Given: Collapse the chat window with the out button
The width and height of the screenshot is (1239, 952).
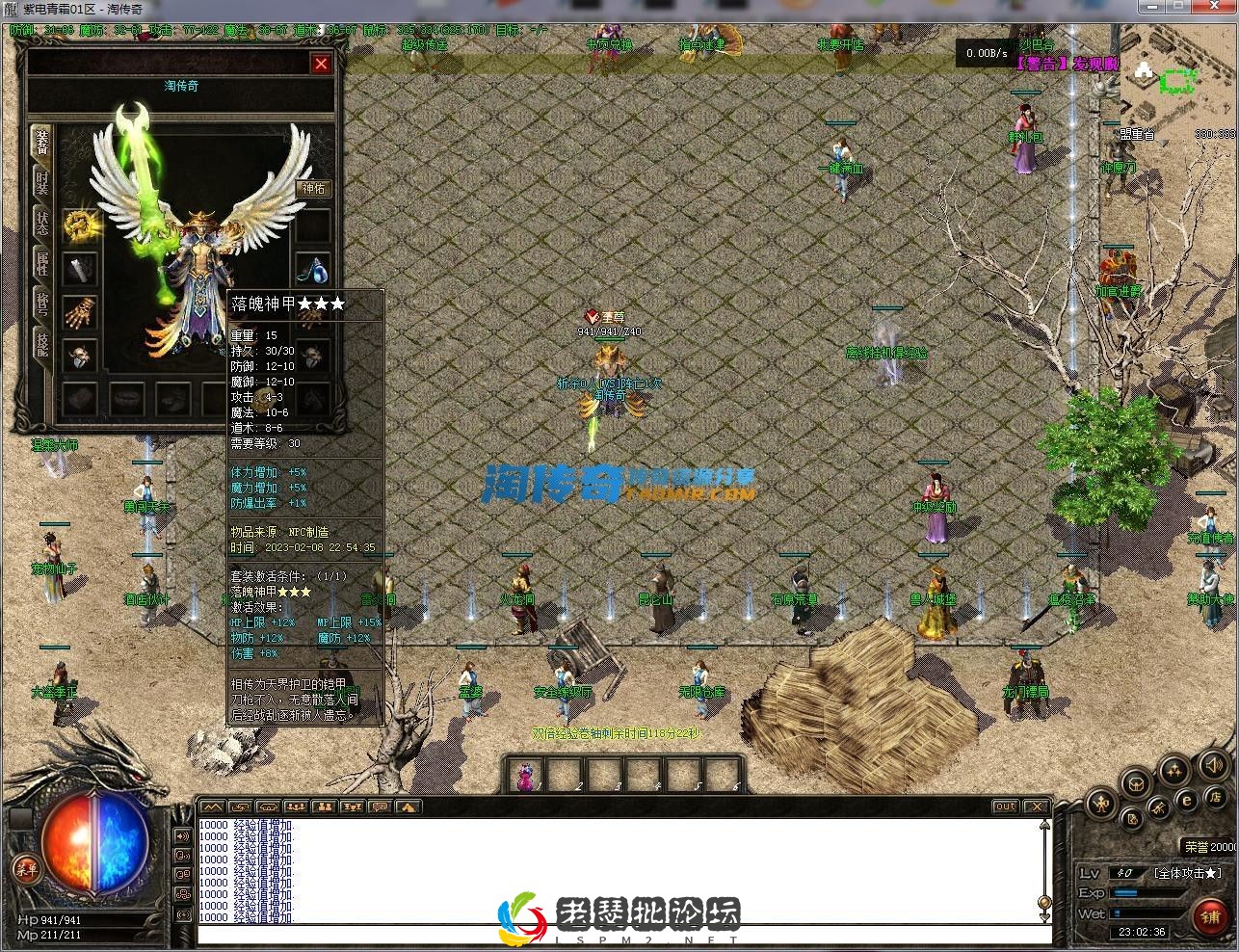Looking at the screenshot, I should [1005, 807].
